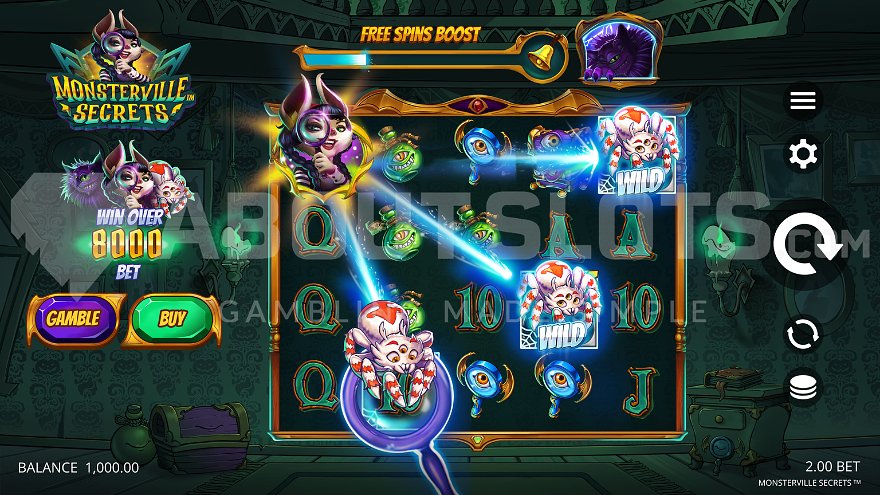Choose the purple Gamble button
Viewport: 880px width, 495px height.
click(72, 319)
